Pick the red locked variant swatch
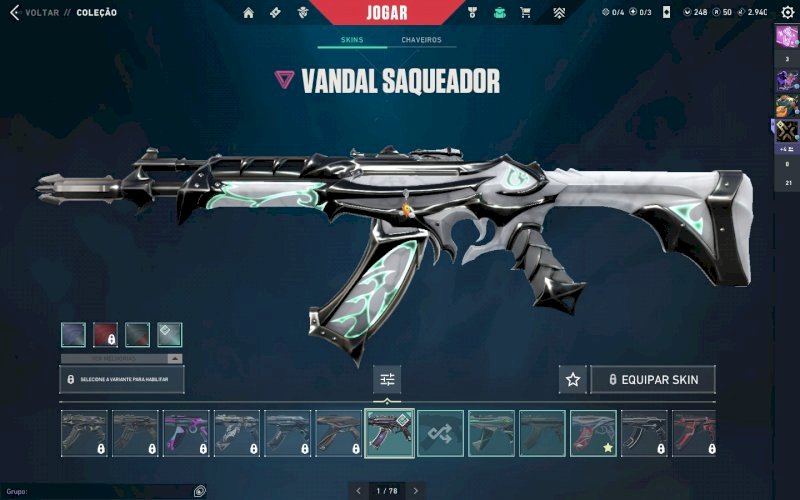800x500 pixels. (106, 334)
